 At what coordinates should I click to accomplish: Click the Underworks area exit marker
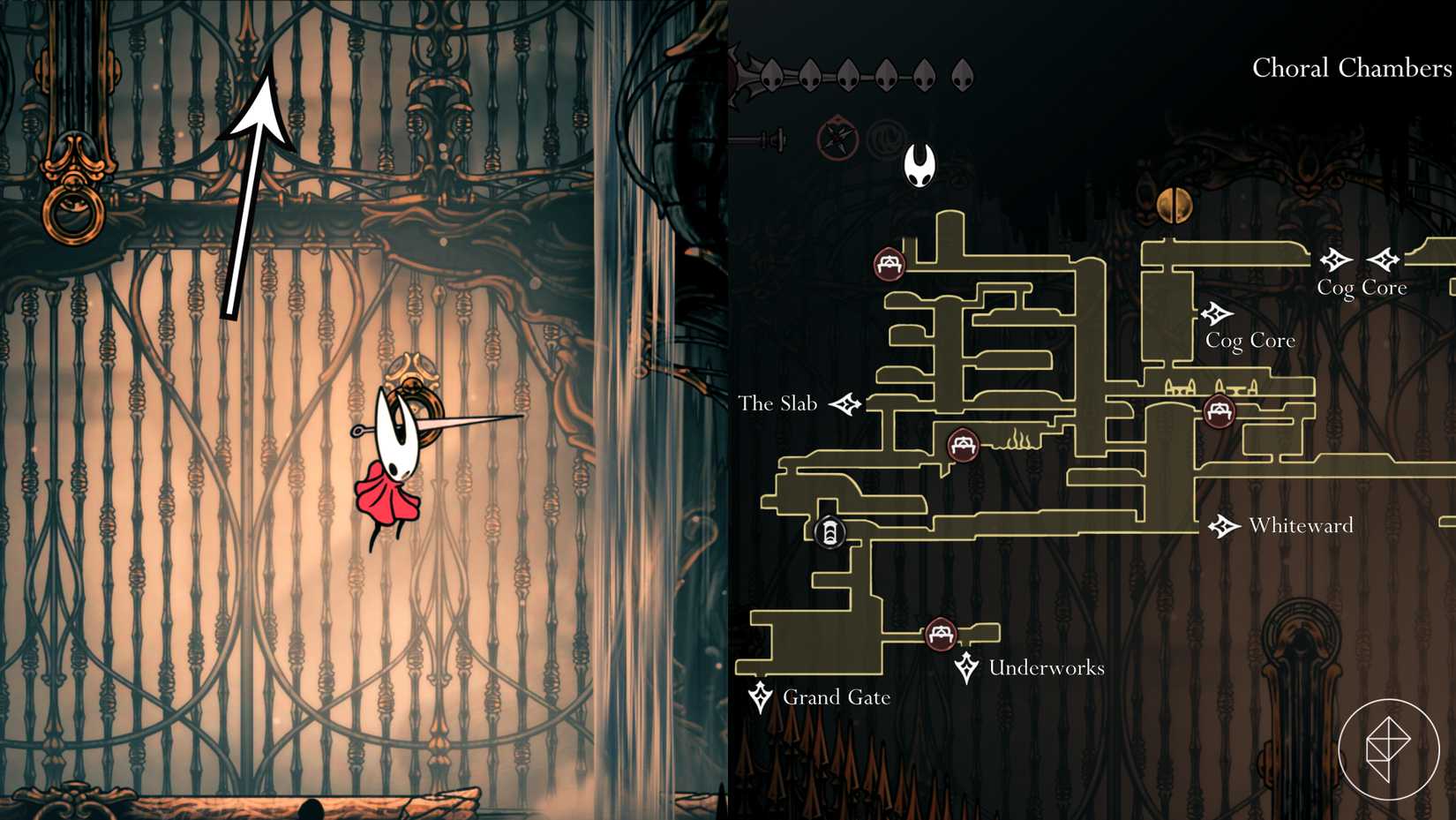(966, 667)
